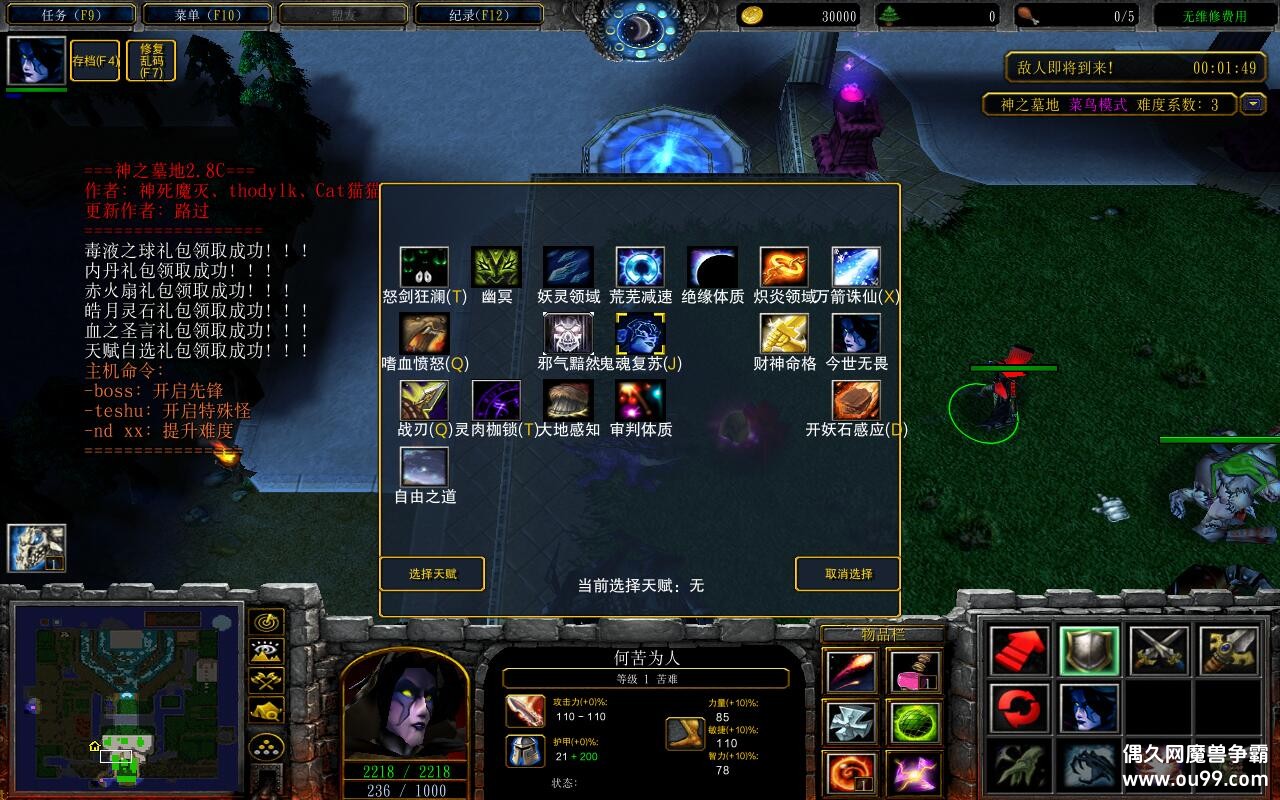Choose the 万箭诛仙 talent icon

pyautogui.click(x=856, y=267)
